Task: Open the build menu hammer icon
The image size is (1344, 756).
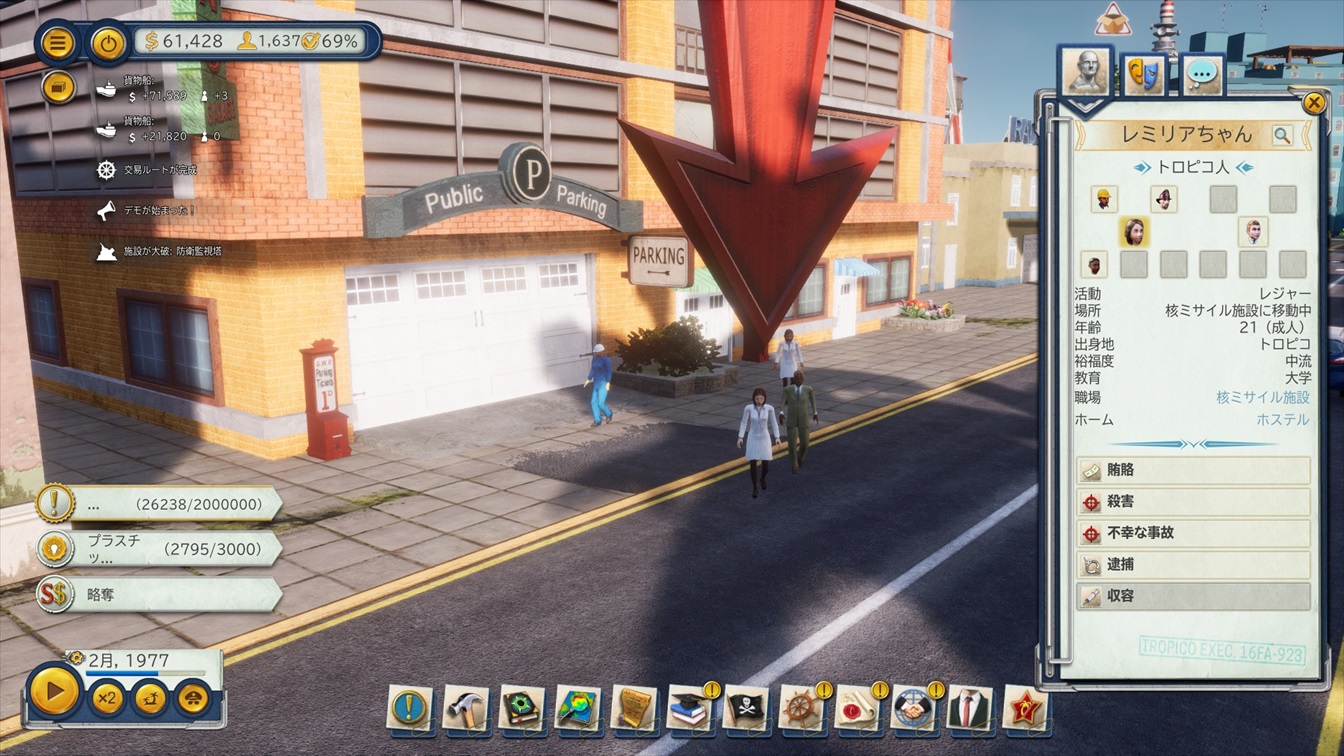Action: point(465,707)
